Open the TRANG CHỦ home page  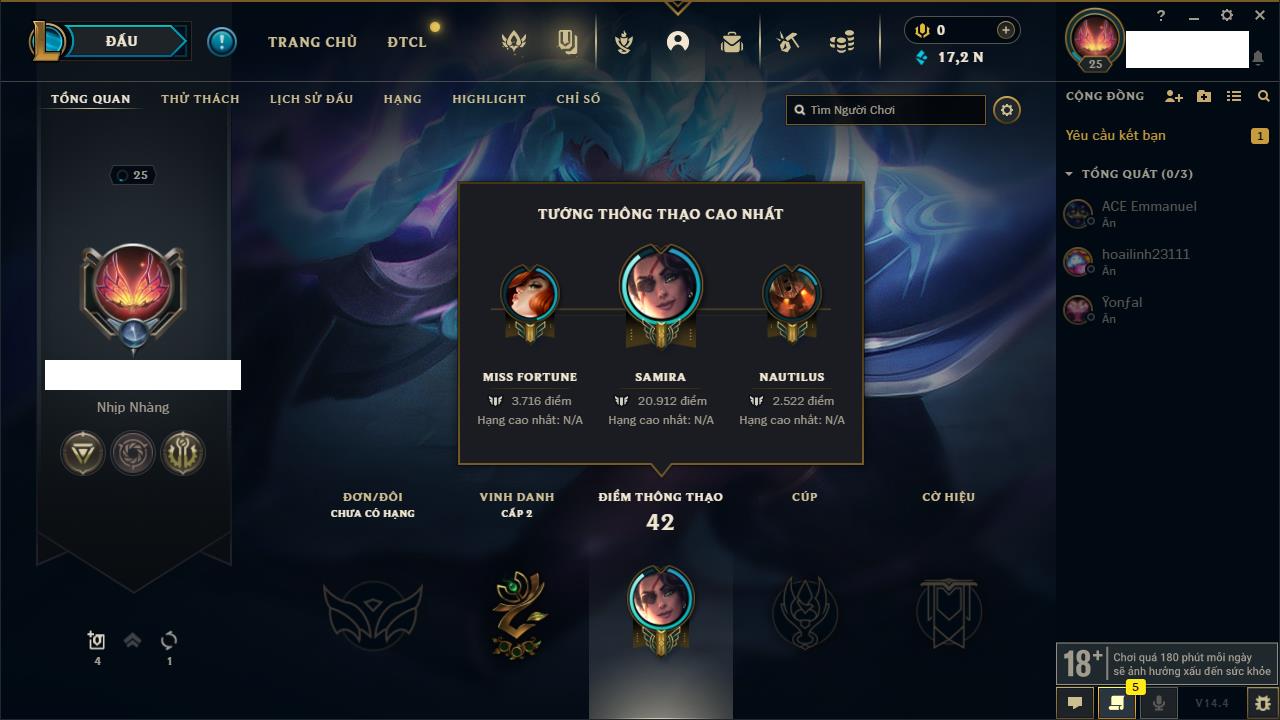click(x=312, y=42)
